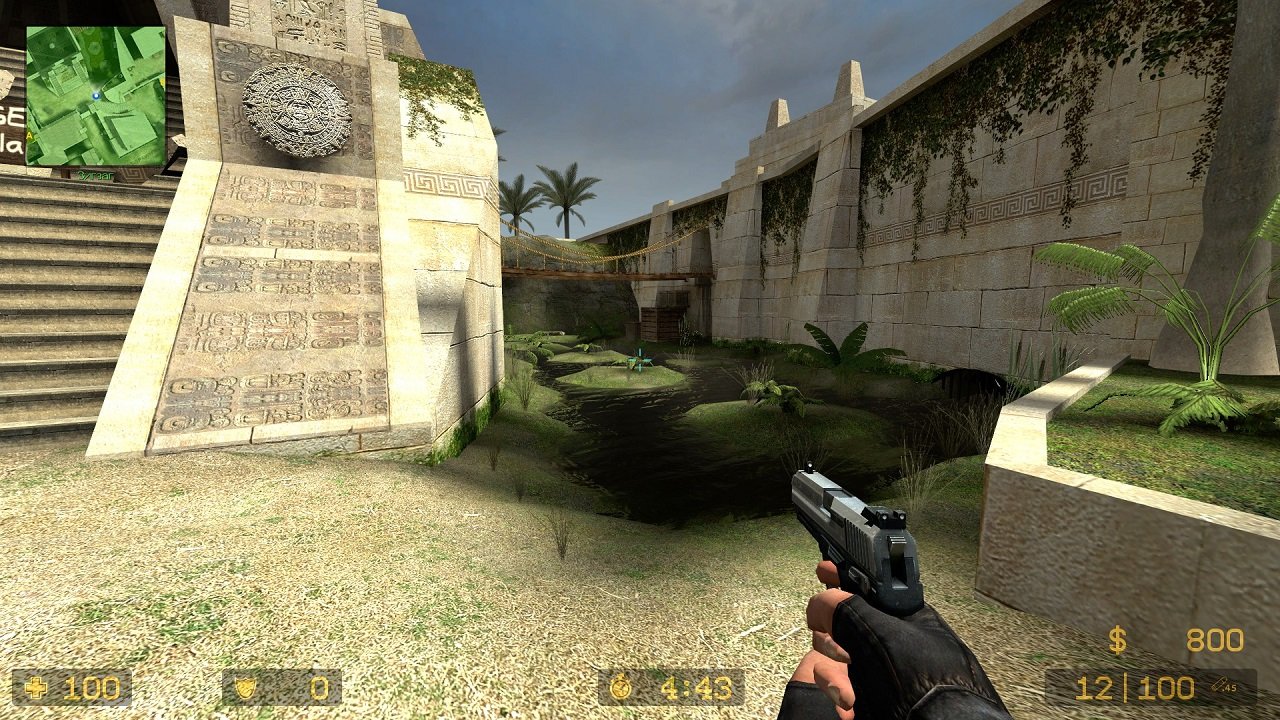Click the blue player marker on the radar

coord(96,96)
